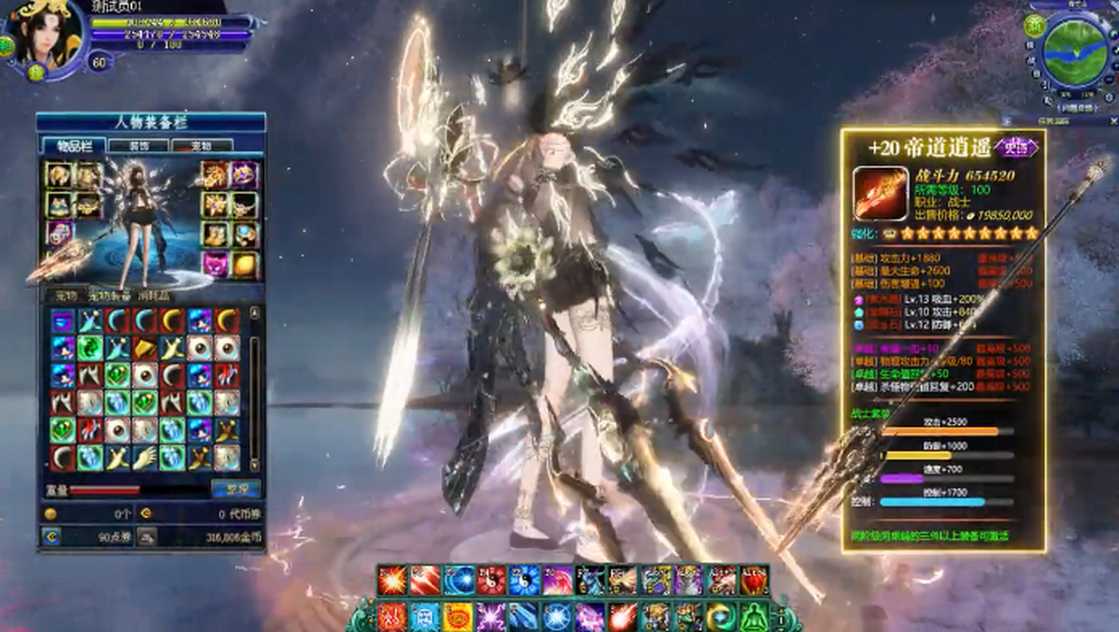Switch to the 物品栏 items tab
The height and width of the screenshot is (632, 1119).
tap(75, 145)
